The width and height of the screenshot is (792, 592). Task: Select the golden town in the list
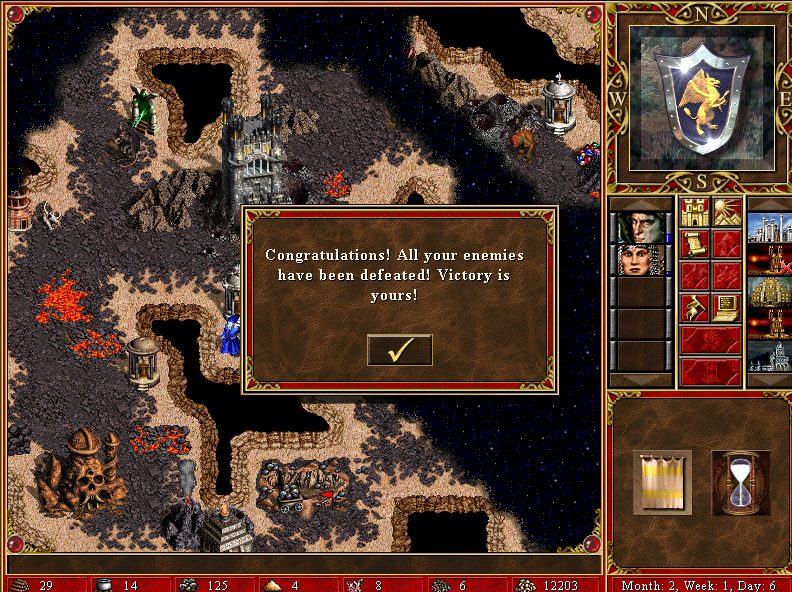pos(769,292)
